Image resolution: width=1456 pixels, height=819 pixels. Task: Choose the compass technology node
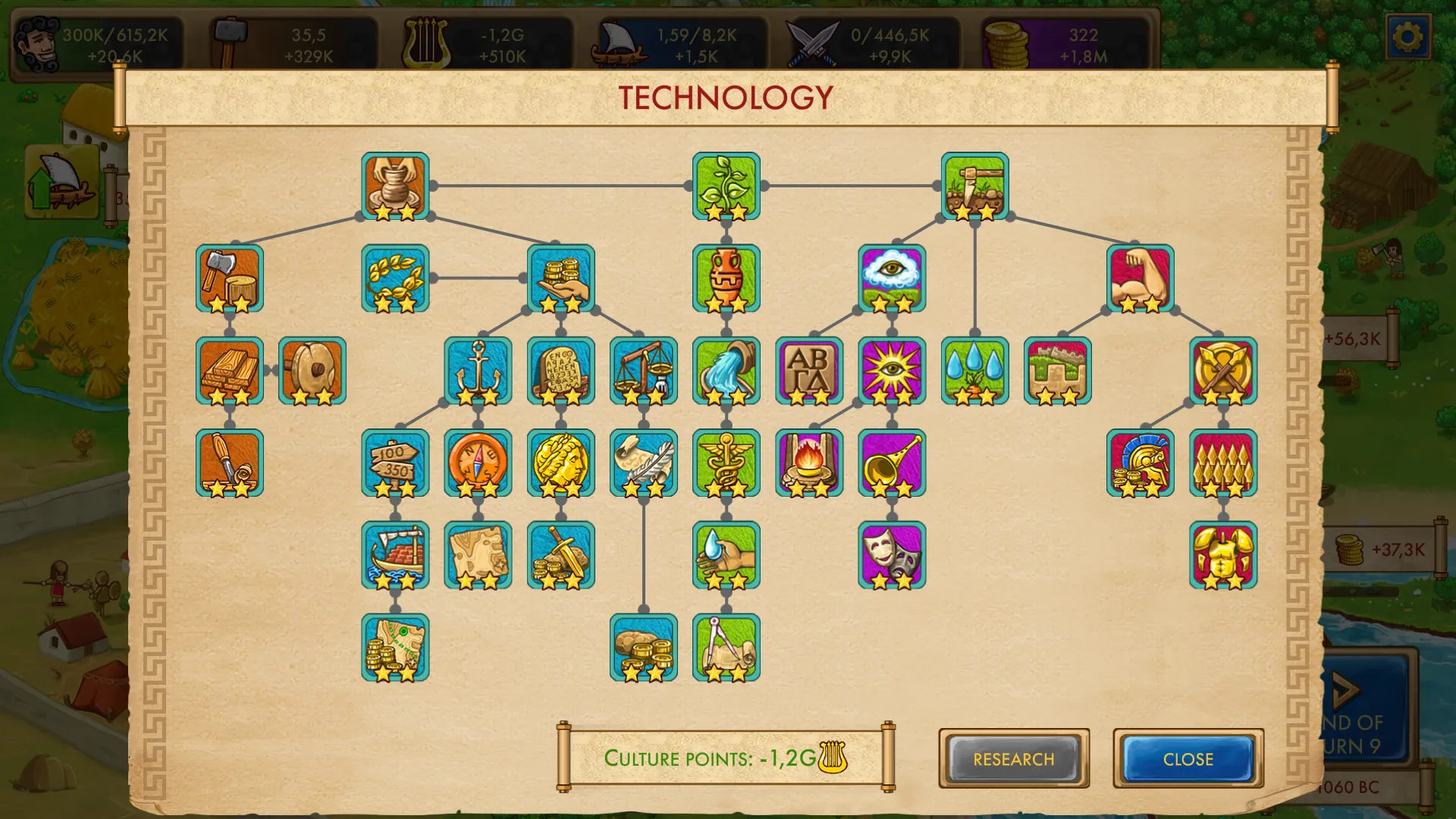[478, 463]
